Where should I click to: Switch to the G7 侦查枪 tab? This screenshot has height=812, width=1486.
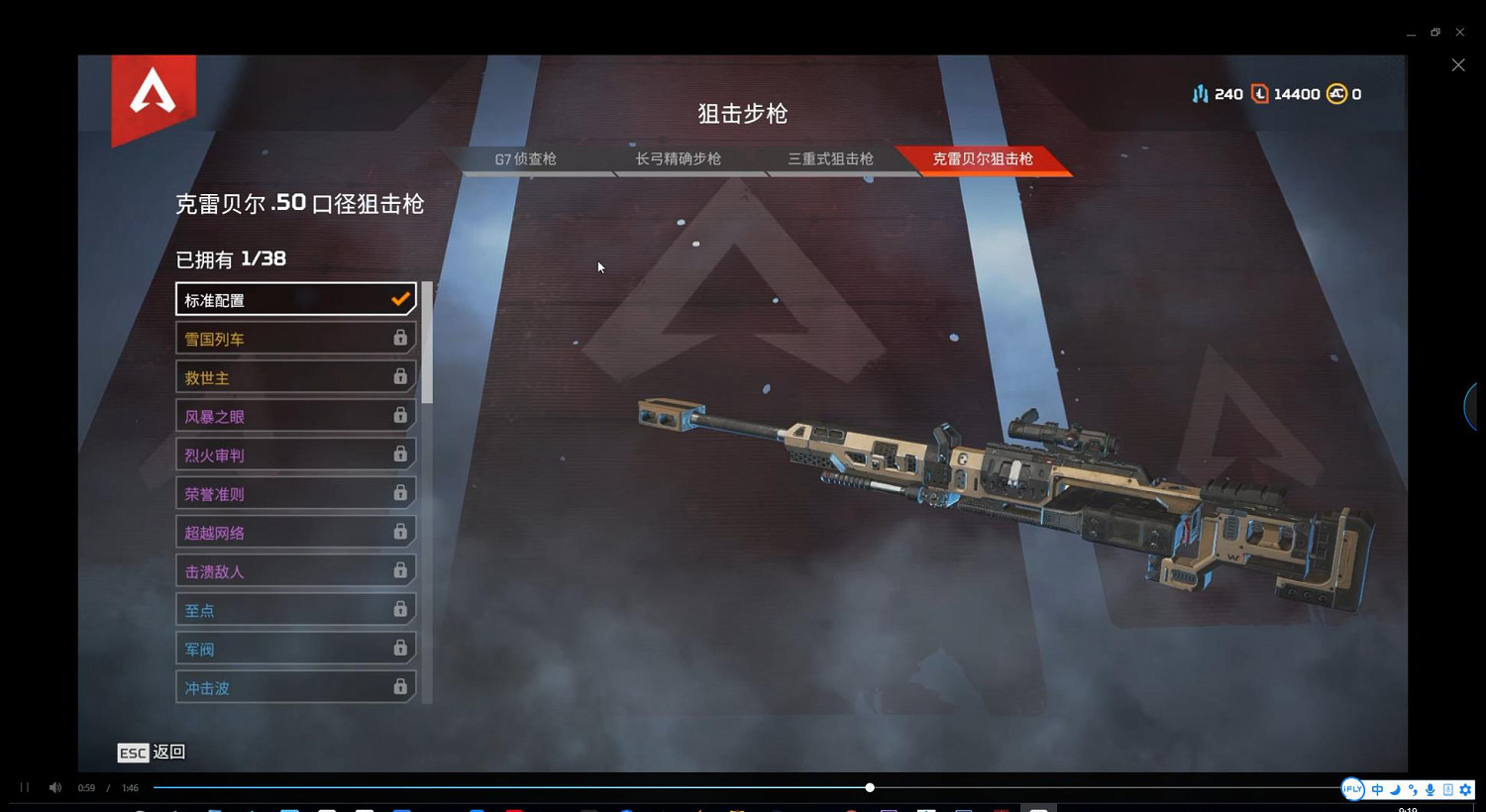[x=525, y=158]
